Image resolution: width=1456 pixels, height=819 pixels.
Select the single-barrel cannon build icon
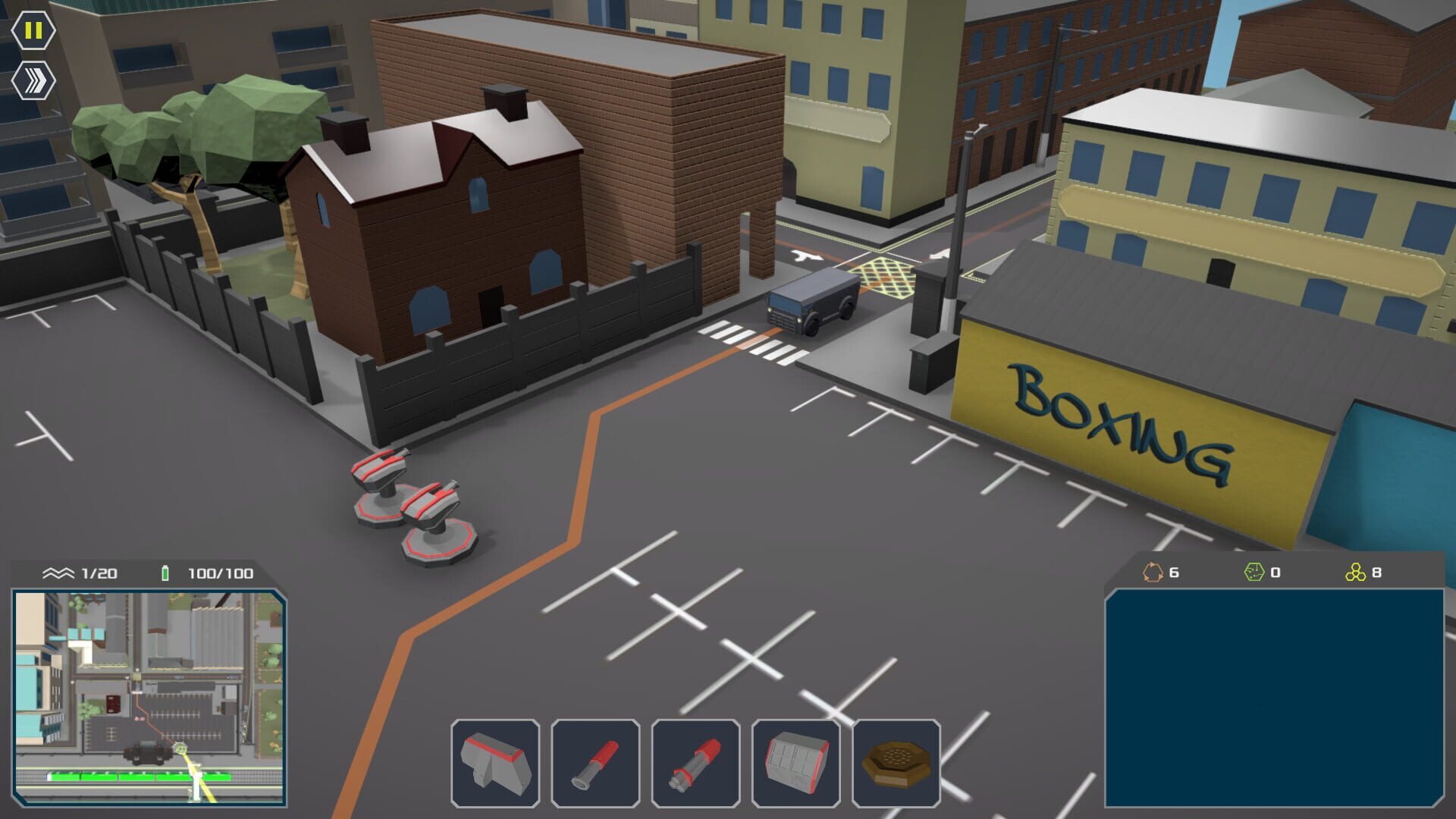coord(596,762)
